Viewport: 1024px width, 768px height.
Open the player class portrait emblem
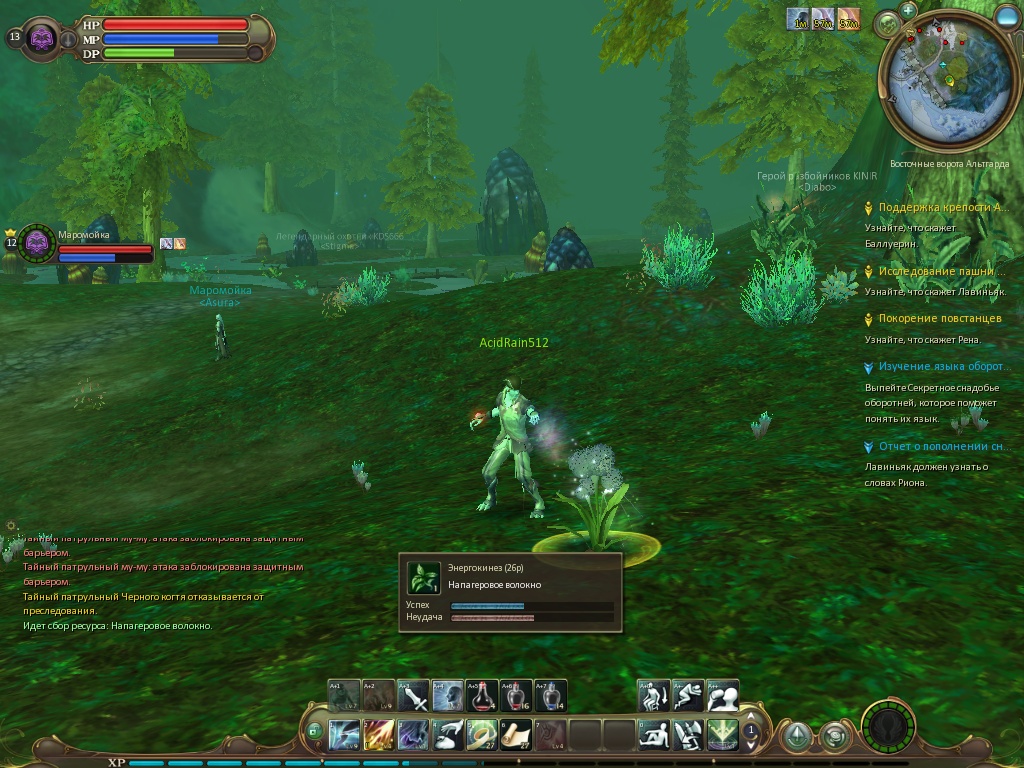pos(42,39)
